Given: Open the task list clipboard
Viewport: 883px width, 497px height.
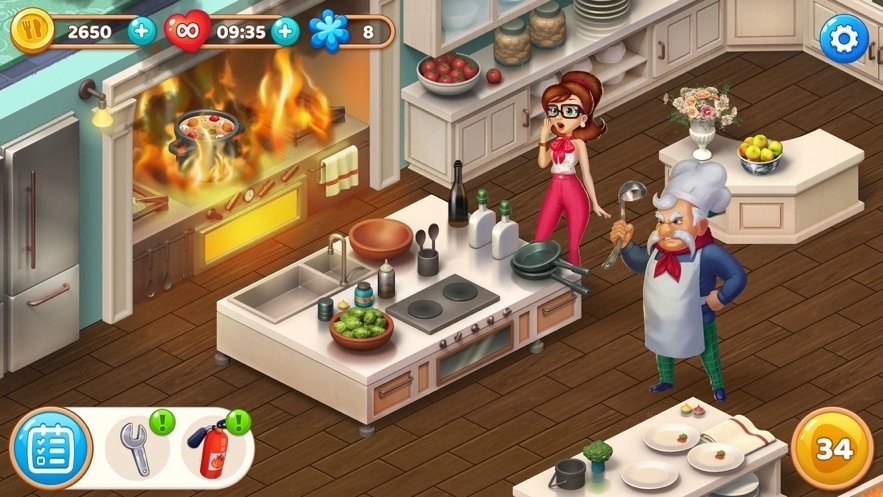Looking at the screenshot, I should [51, 449].
